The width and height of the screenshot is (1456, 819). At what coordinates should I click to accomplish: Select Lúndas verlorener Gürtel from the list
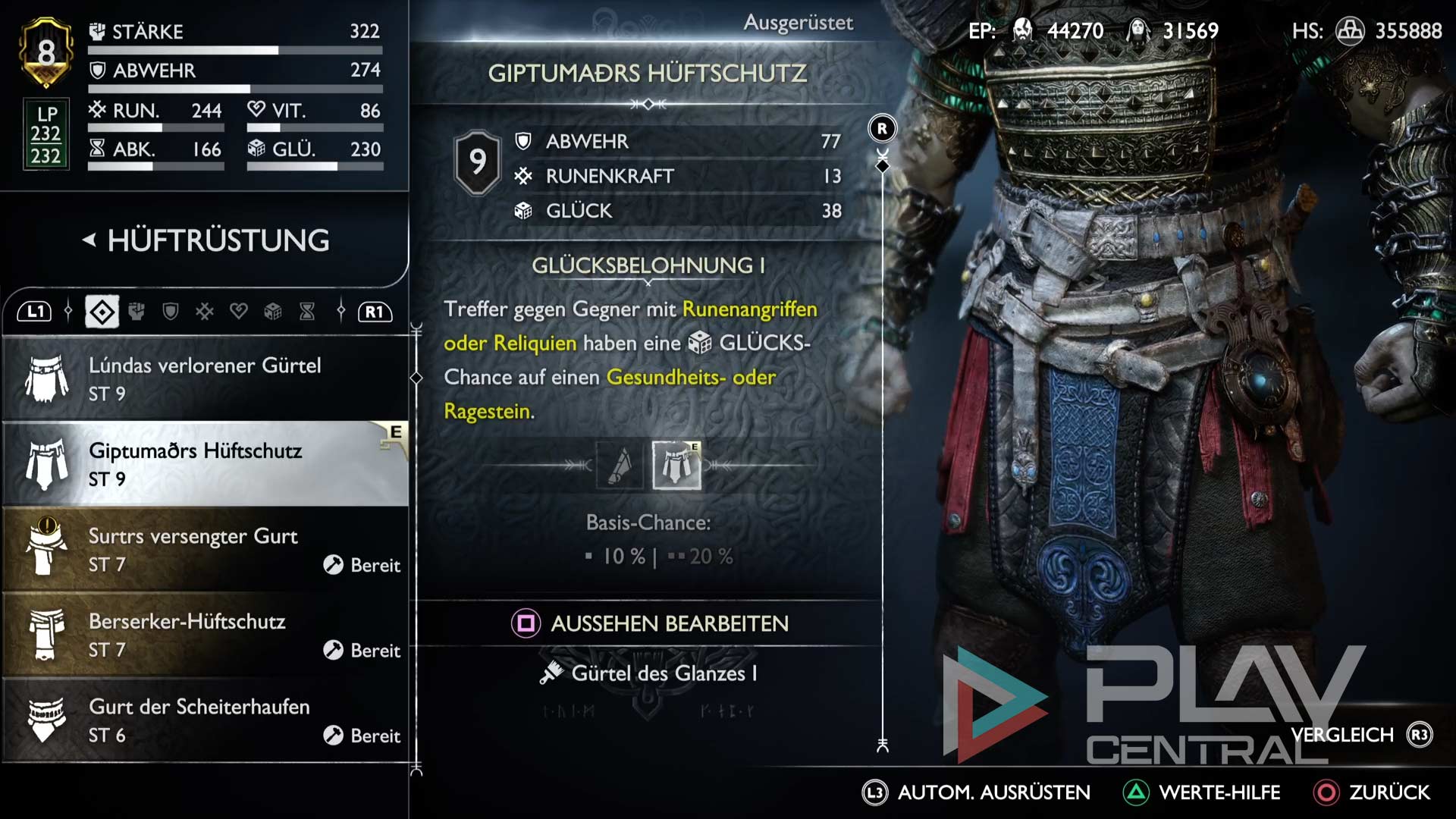(x=205, y=378)
